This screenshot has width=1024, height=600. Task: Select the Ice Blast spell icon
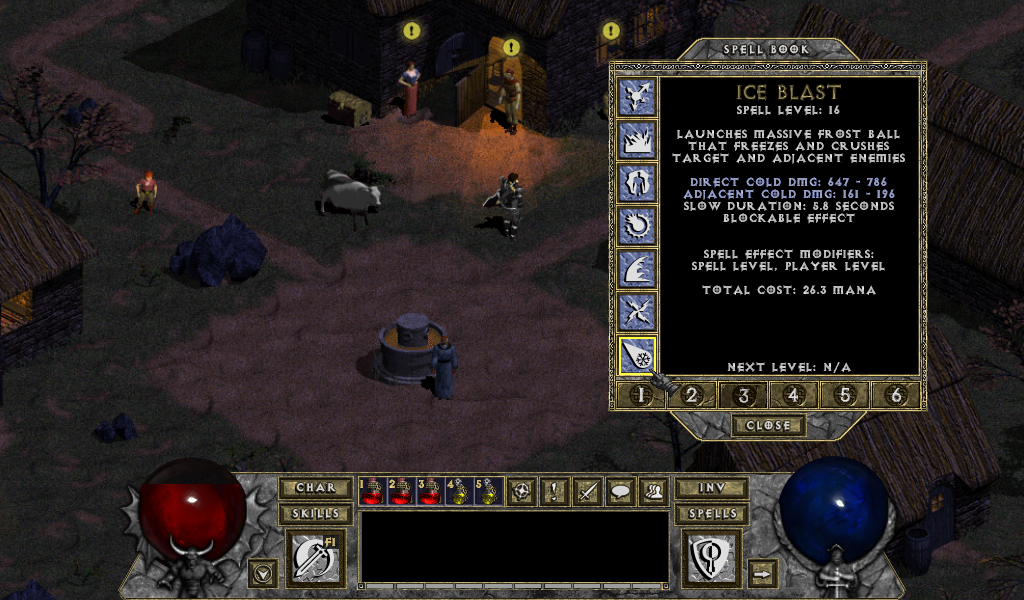(x=637, y=357)
